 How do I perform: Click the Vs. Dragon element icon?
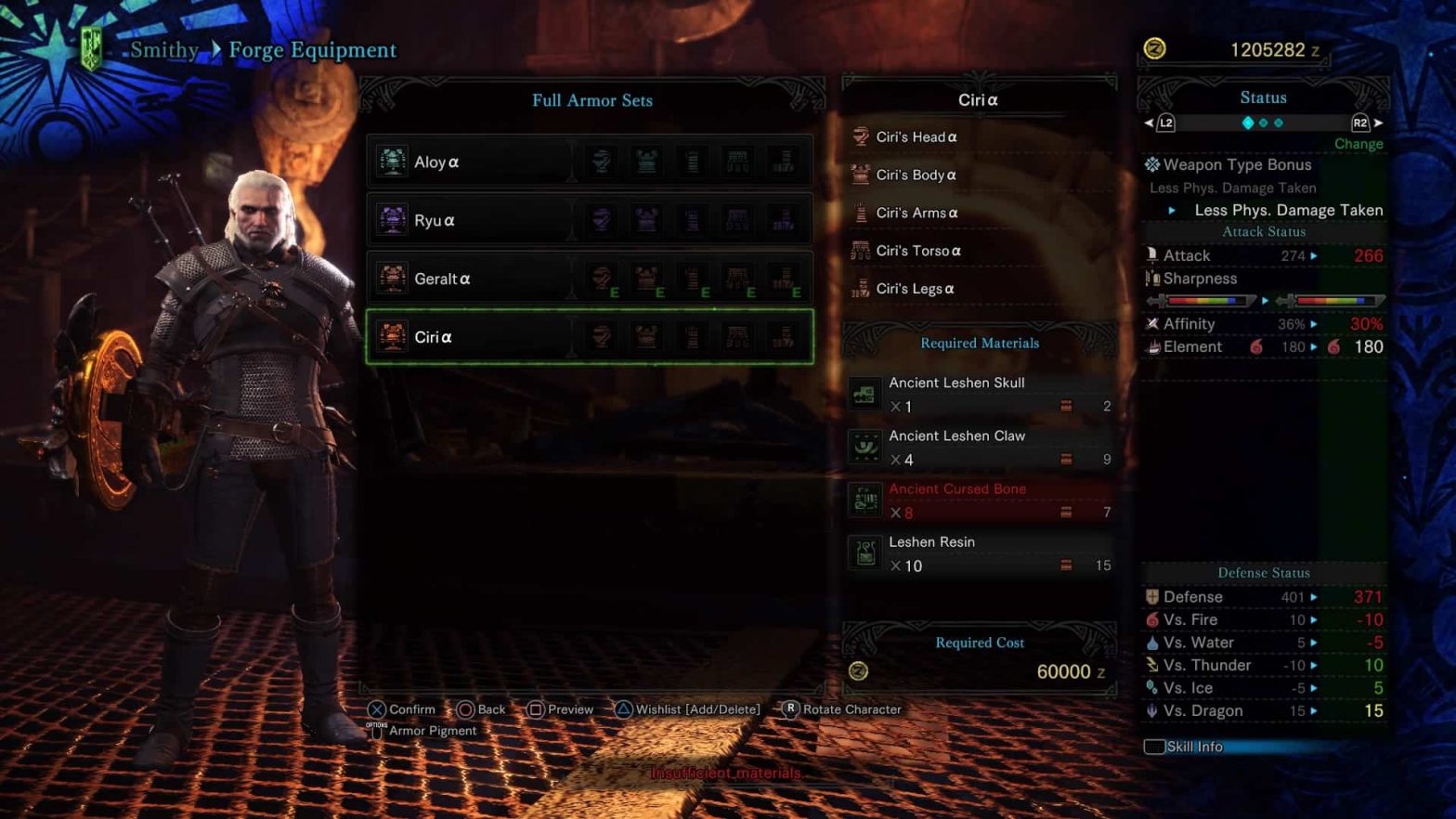[x=1150, y=710]
